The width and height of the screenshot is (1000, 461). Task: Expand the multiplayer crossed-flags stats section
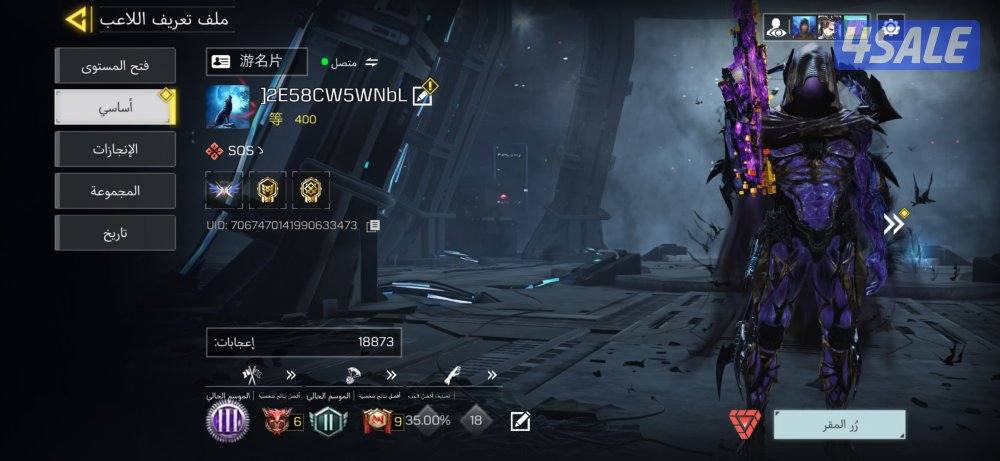click(291, 376)
